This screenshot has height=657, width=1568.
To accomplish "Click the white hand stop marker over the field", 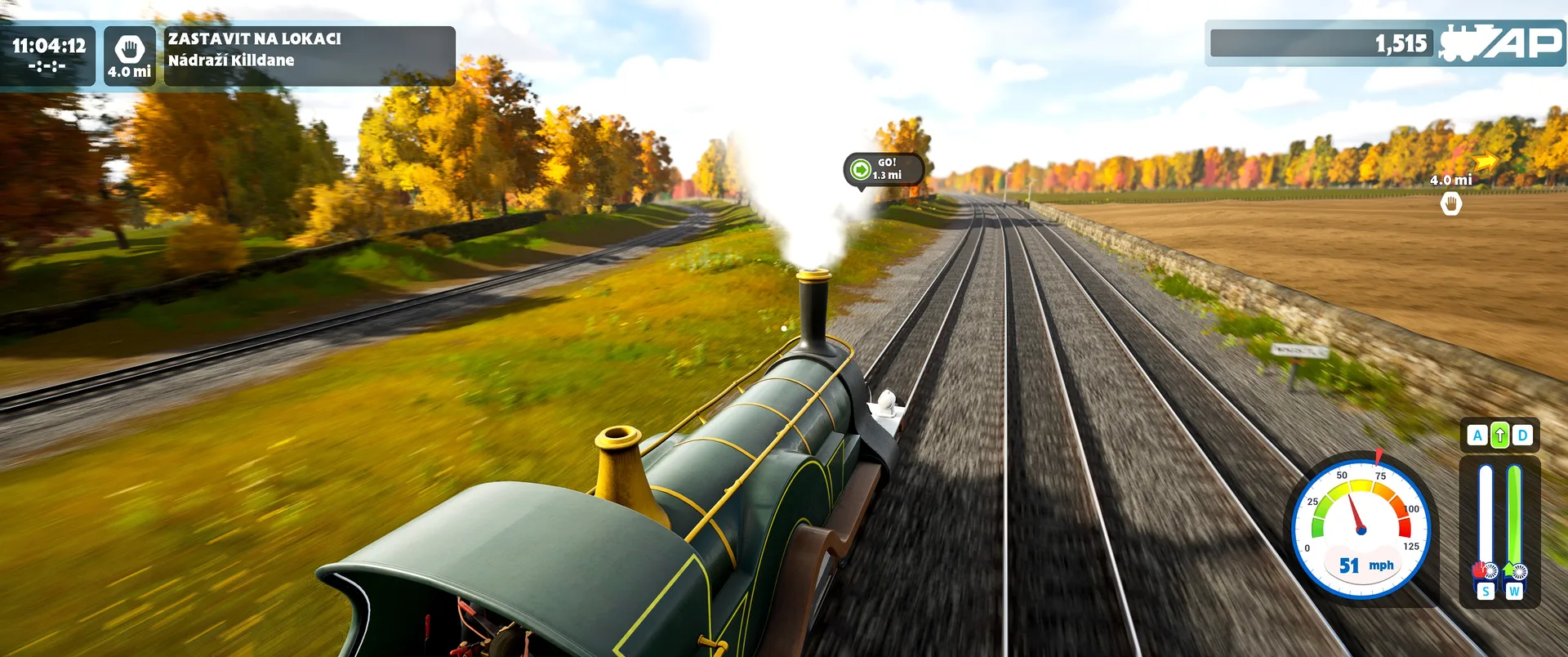I will [x=1450, y=204].
